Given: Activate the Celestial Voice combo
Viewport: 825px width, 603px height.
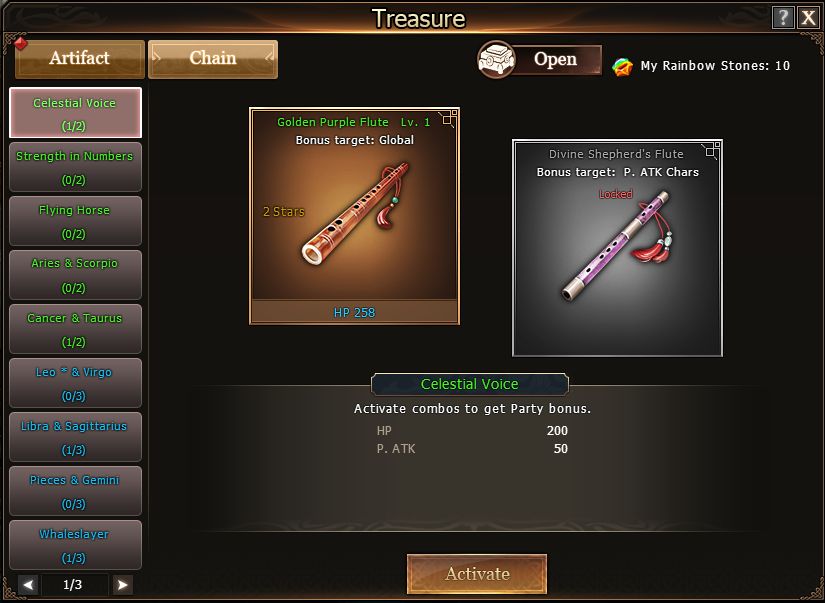Looking at the screenshot, I should (477, 574).
